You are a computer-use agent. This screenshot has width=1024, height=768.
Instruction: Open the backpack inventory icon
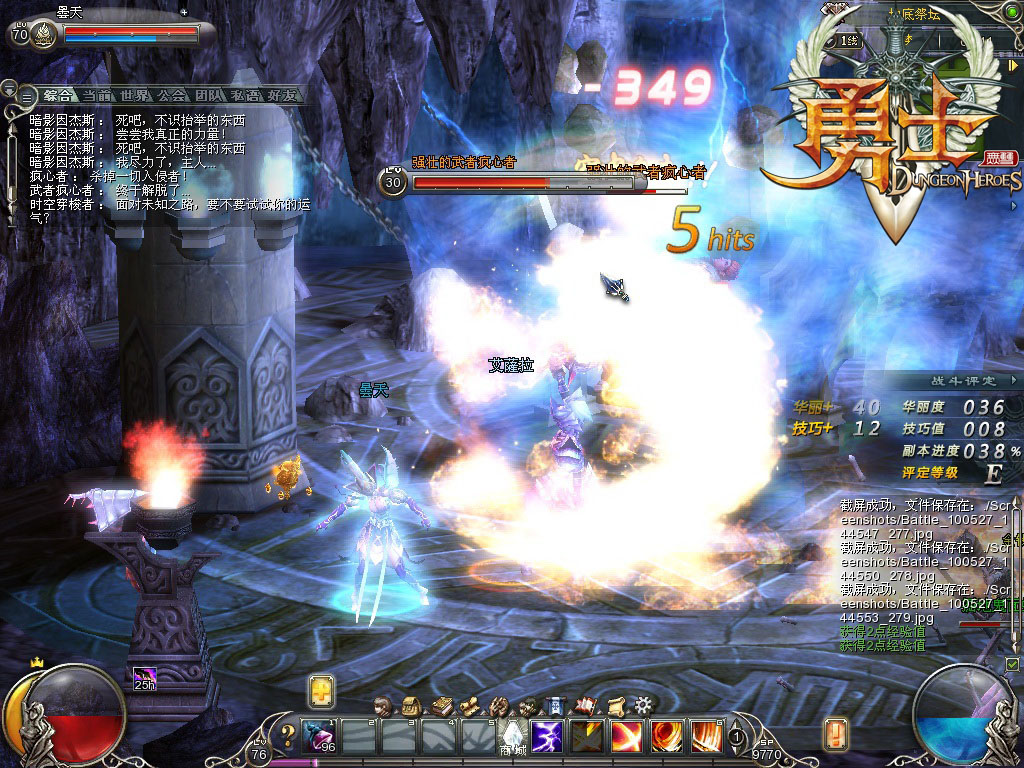pos(411,705)
